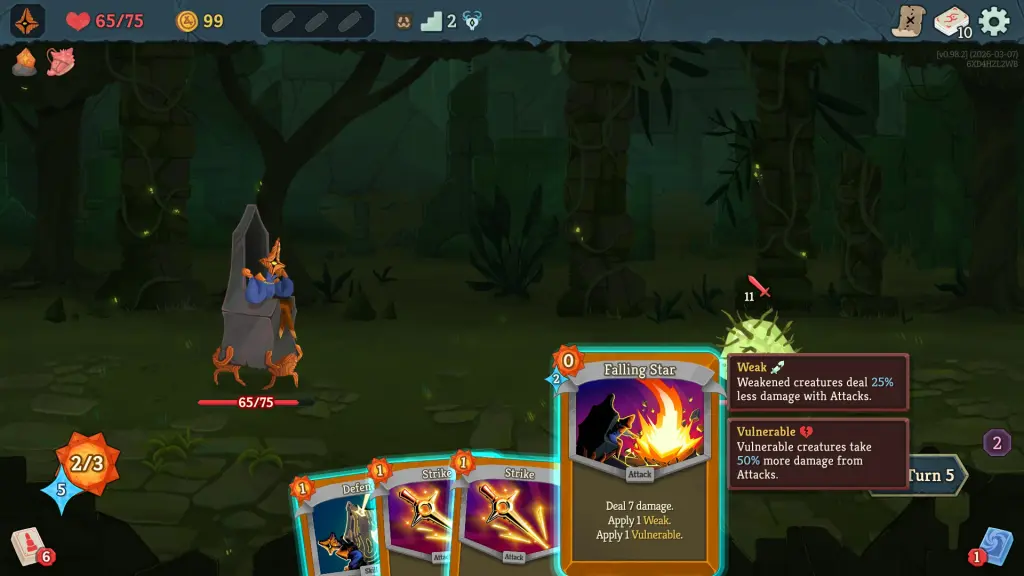
Task: Inspect the pink shell relic
Action: click(60, 63)
